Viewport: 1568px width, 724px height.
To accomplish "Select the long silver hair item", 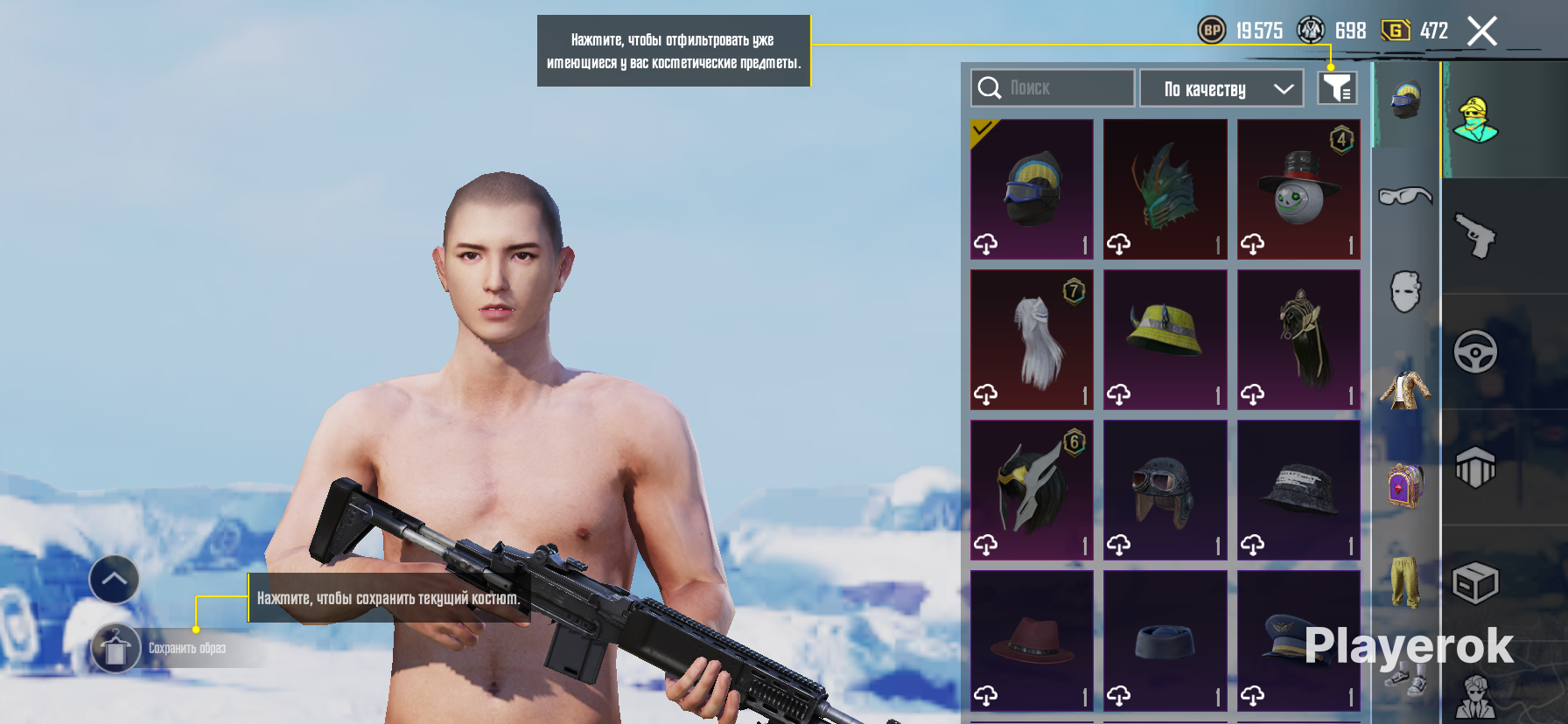I will coord(1032,339).
